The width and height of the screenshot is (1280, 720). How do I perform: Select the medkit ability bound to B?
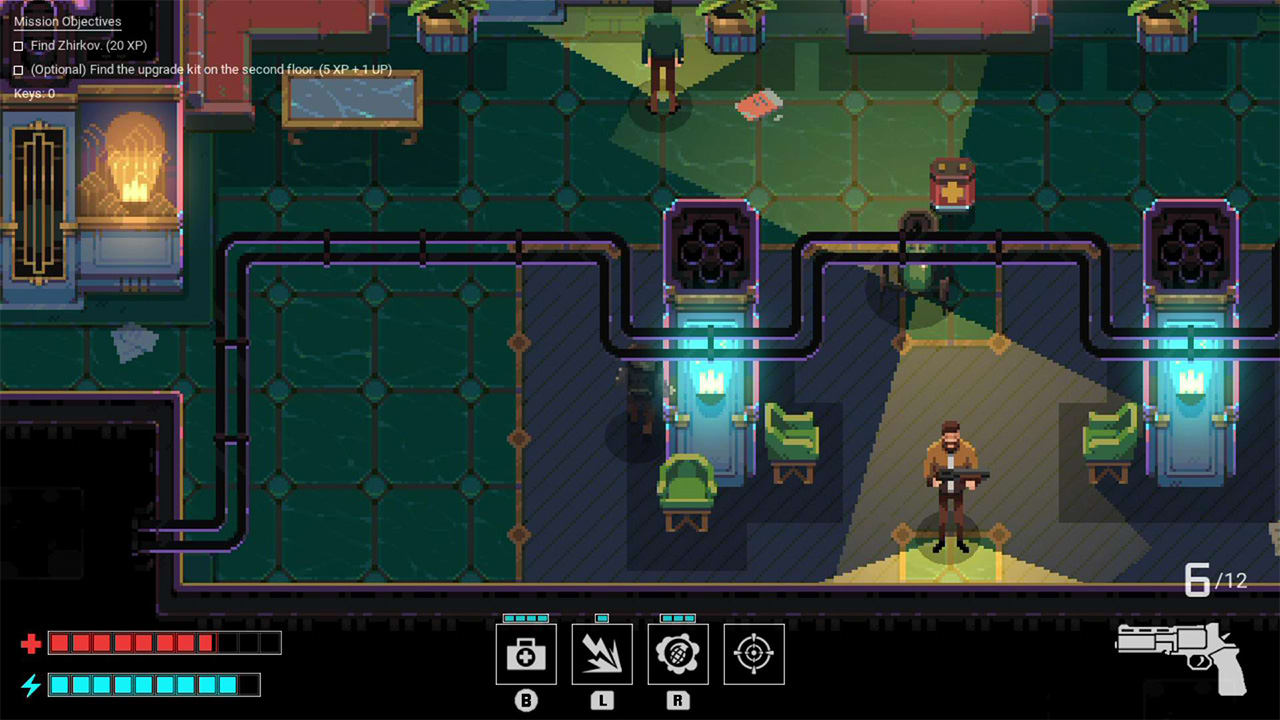pos(526,654)
